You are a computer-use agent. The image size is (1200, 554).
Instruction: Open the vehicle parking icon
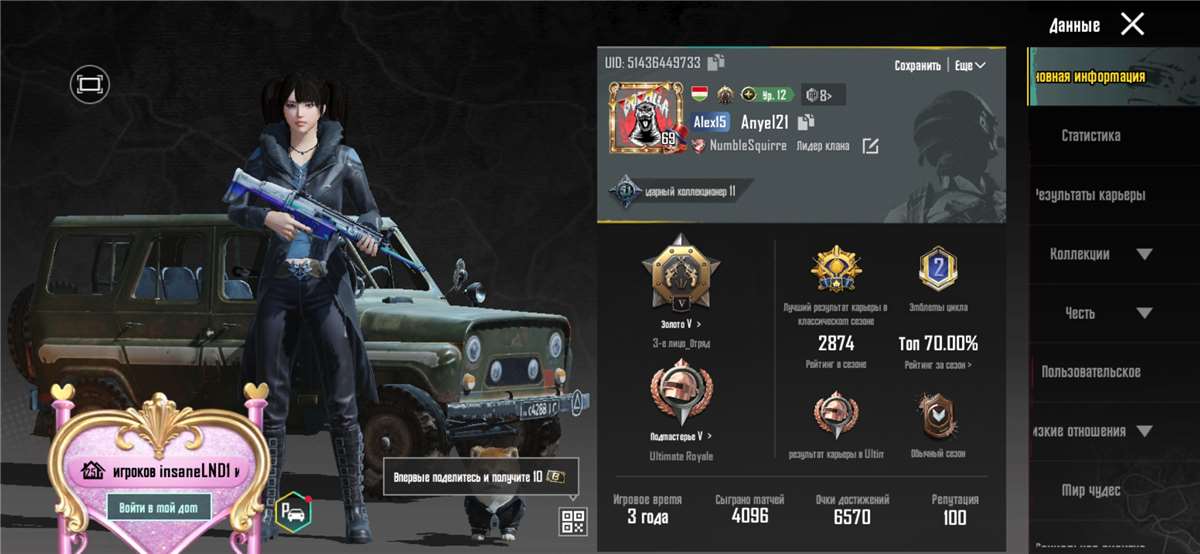click(294, 510)
